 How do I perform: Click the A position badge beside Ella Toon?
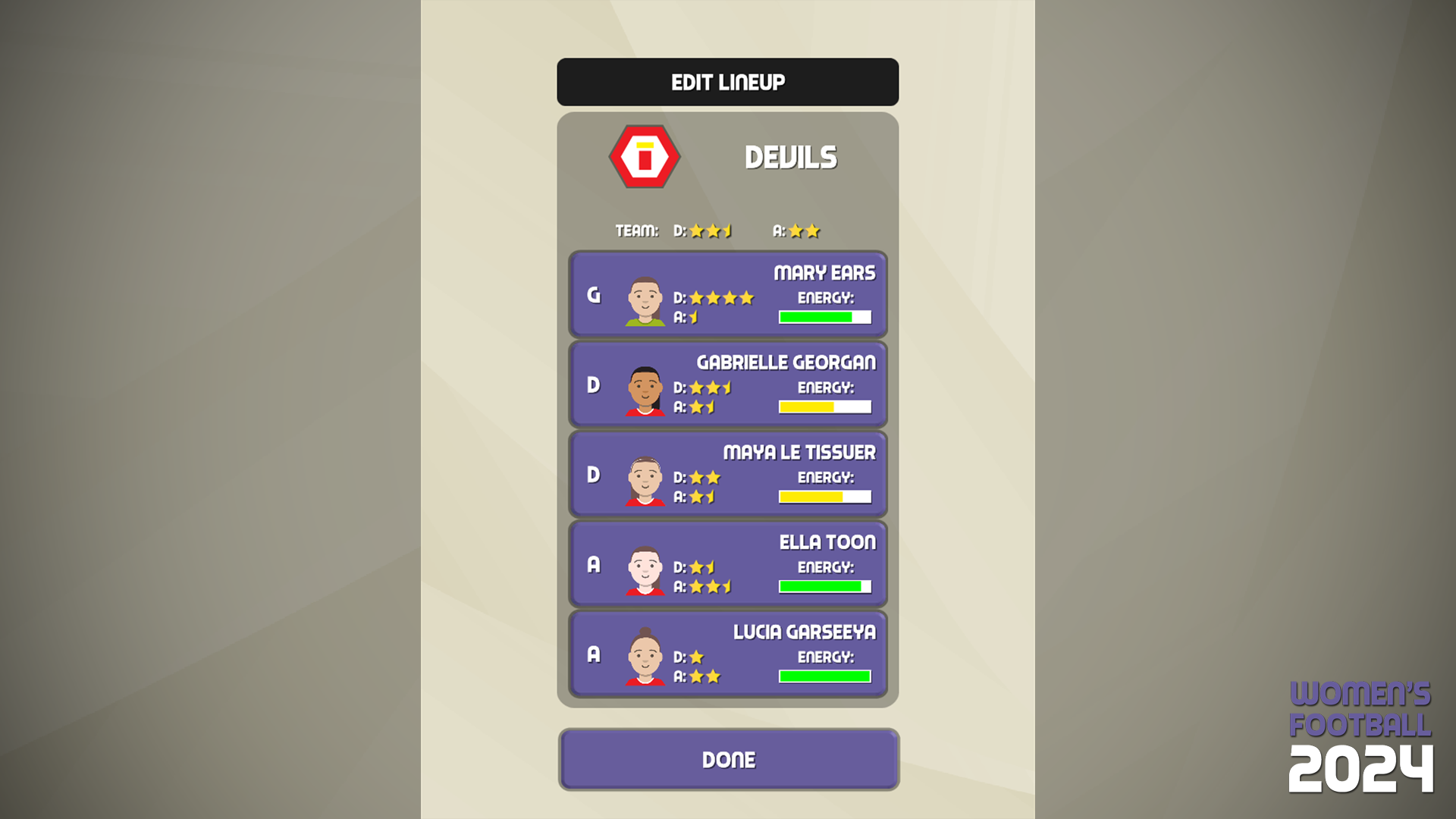594,564
